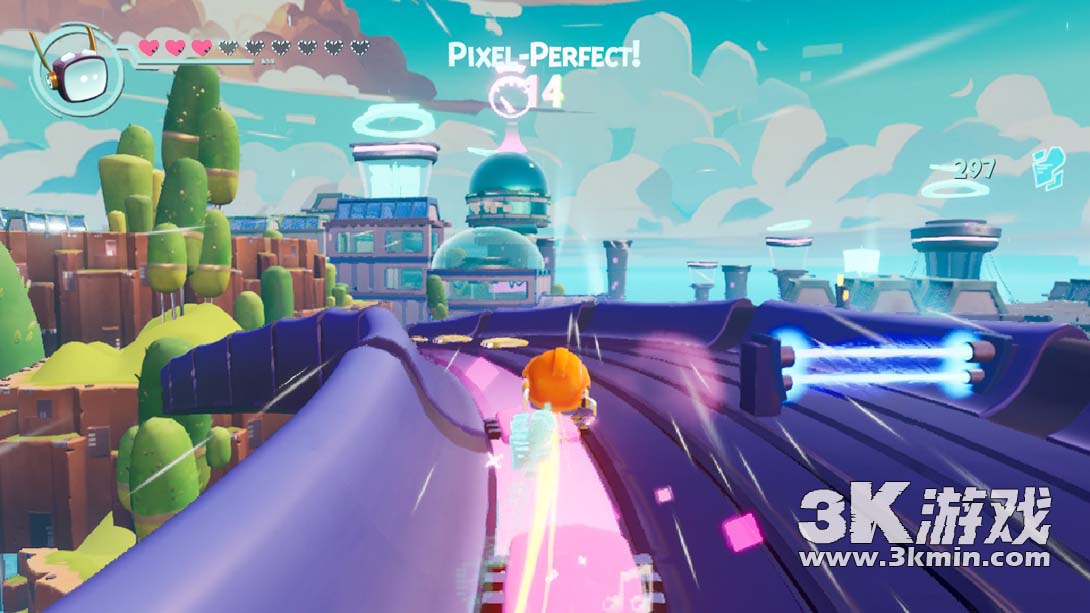Screen dimensions: 1090x613
Task: Click the robot character portrait icon
Action: [75, 68]
